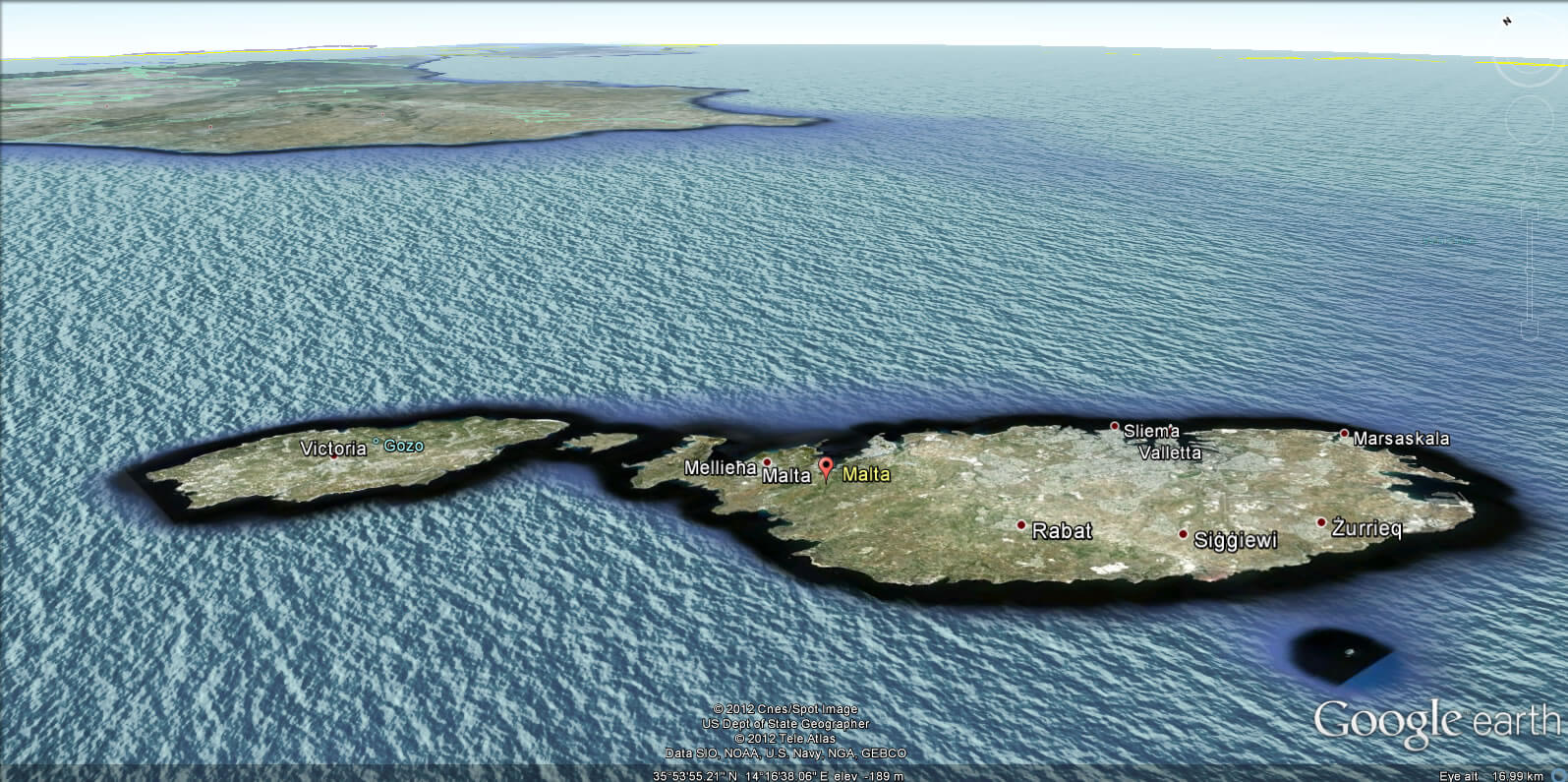Click the Valletta city label

[1171, 452]
